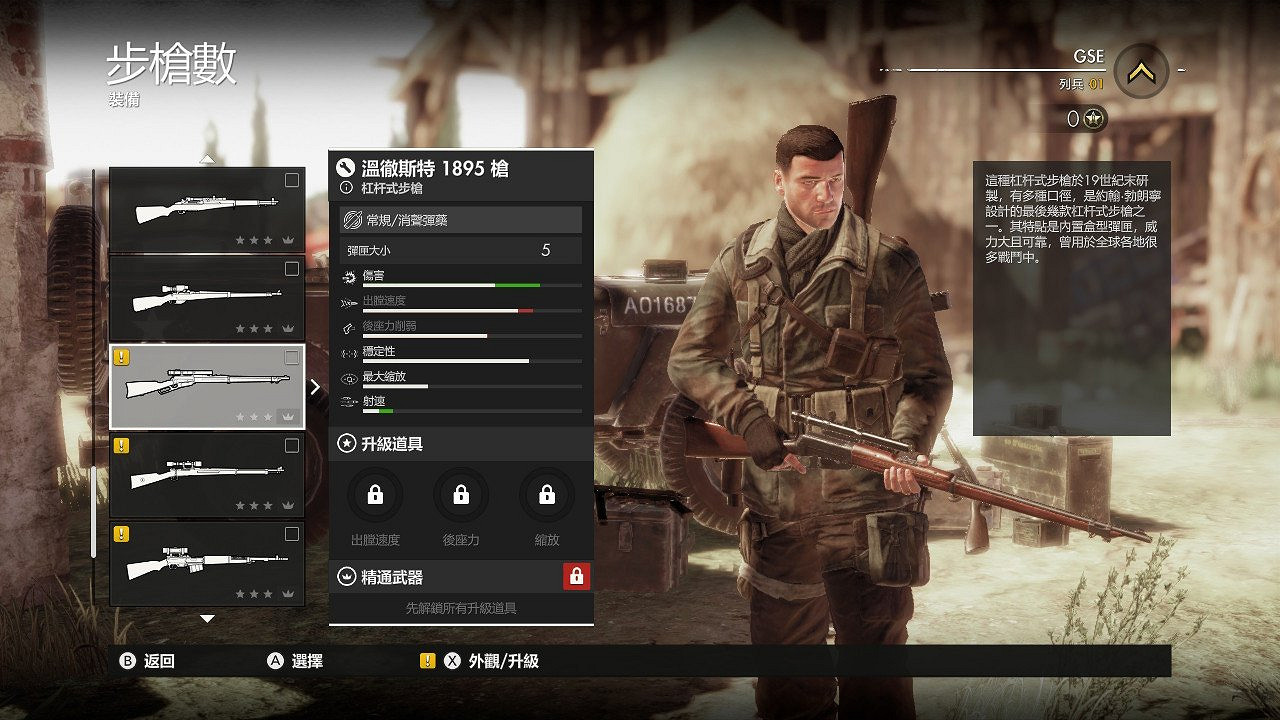Select the highlighted Winchester 1895 rifle tile

click(x=207, y=387)
